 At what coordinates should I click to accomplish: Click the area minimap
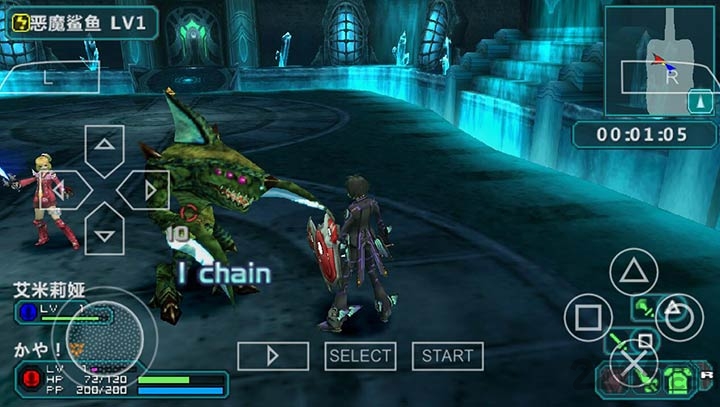[x=660, y=61]
